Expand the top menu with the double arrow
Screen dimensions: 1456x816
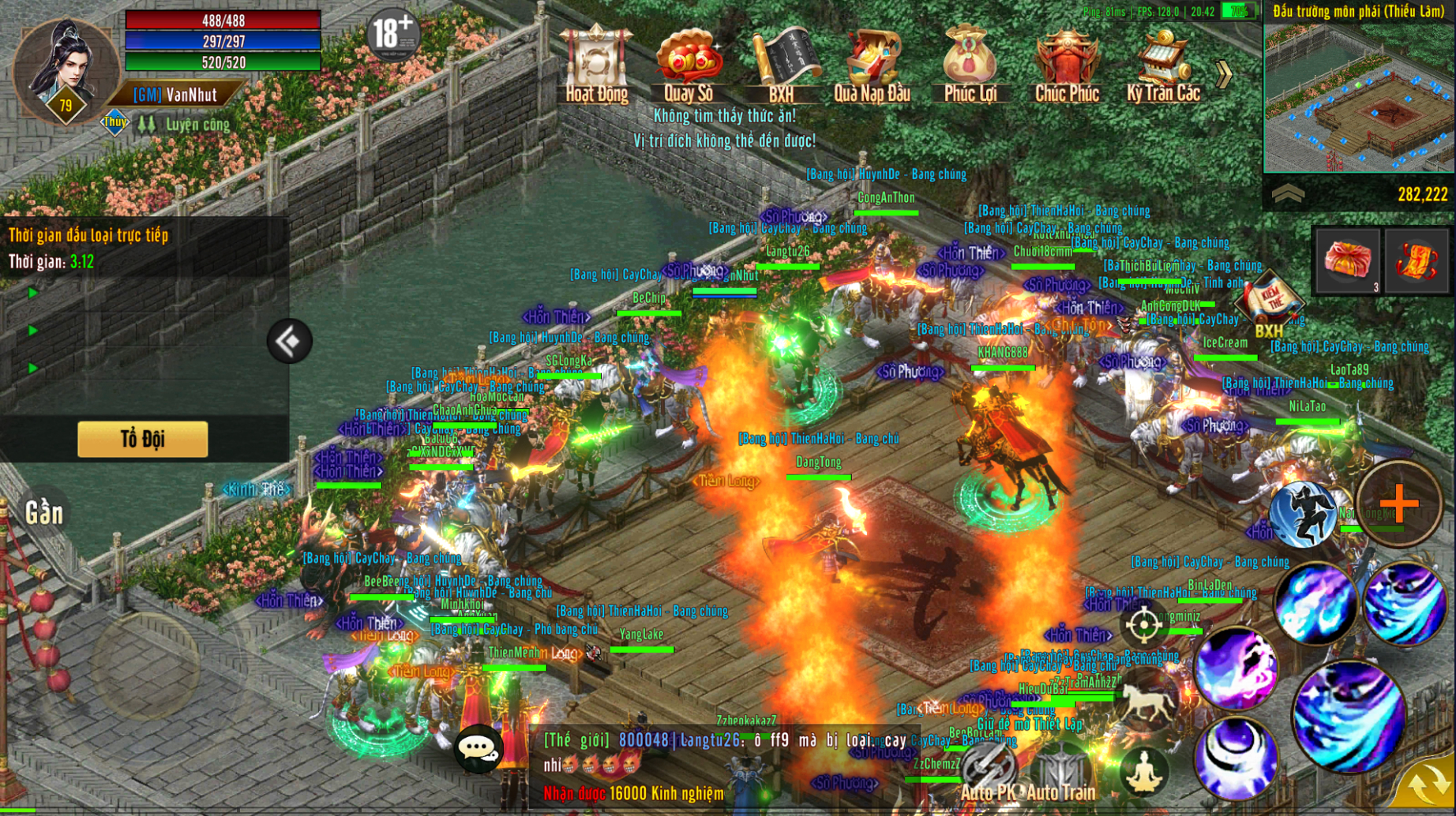[1225, 75]
